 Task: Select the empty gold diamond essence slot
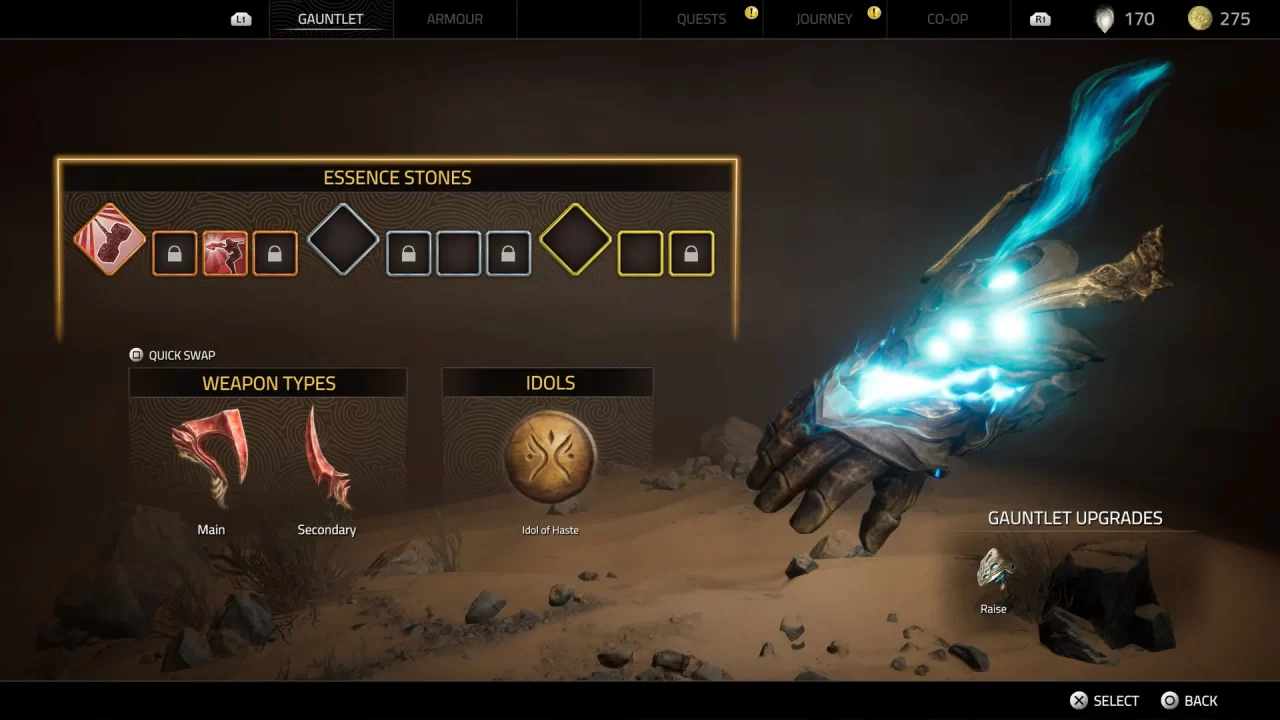pos(575,240)
